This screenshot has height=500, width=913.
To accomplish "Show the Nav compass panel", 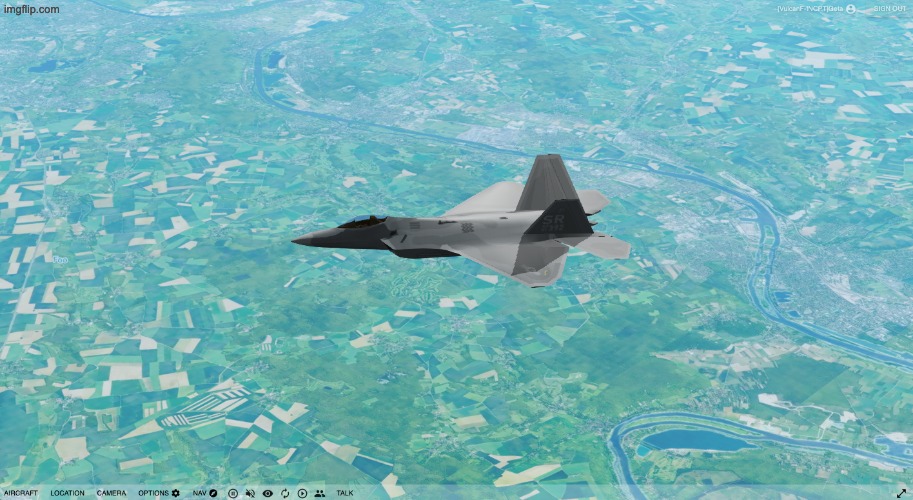I will tap(205, 493).
